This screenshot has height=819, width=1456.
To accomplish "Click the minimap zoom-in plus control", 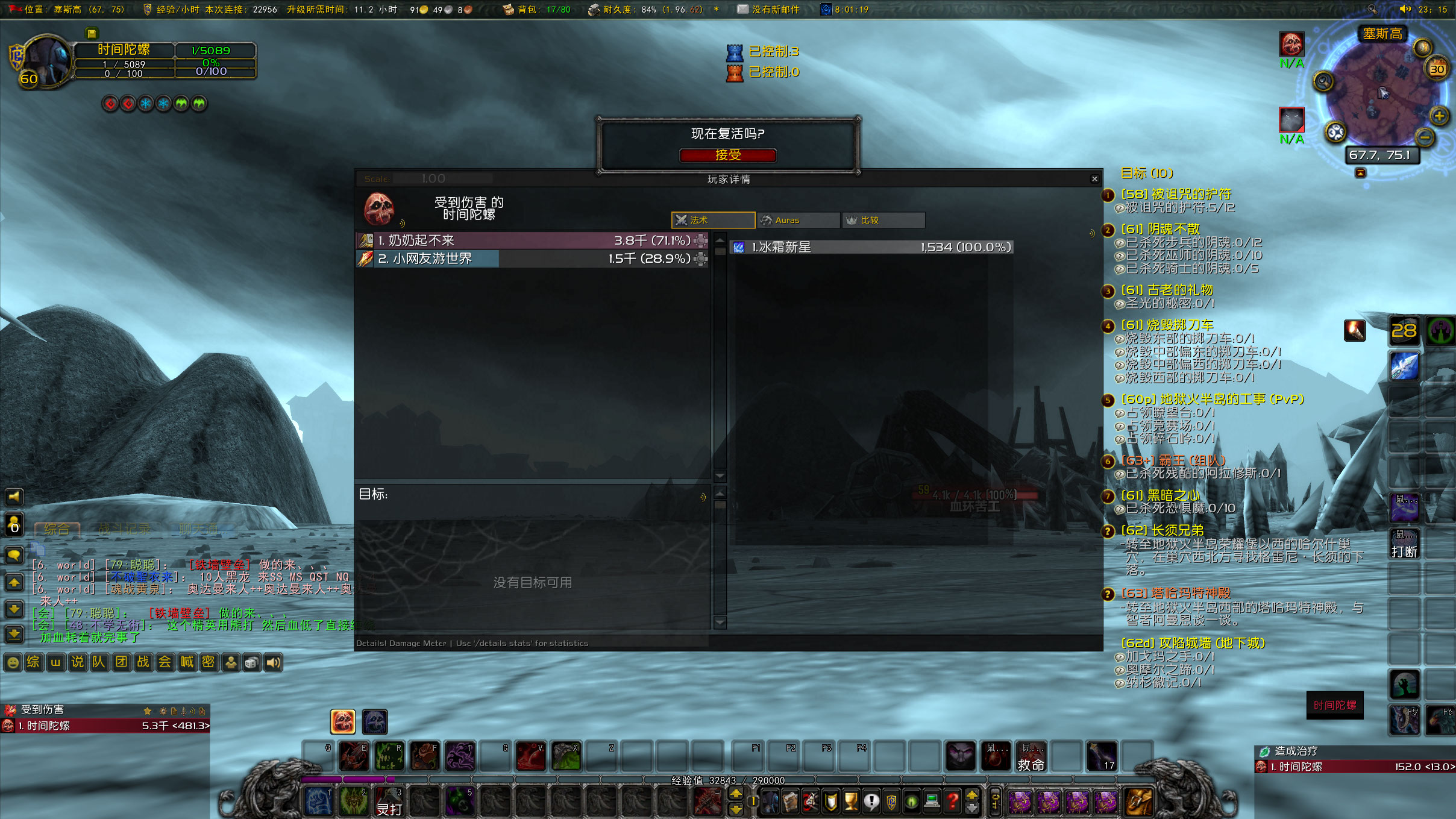I will click(1441, 114).
